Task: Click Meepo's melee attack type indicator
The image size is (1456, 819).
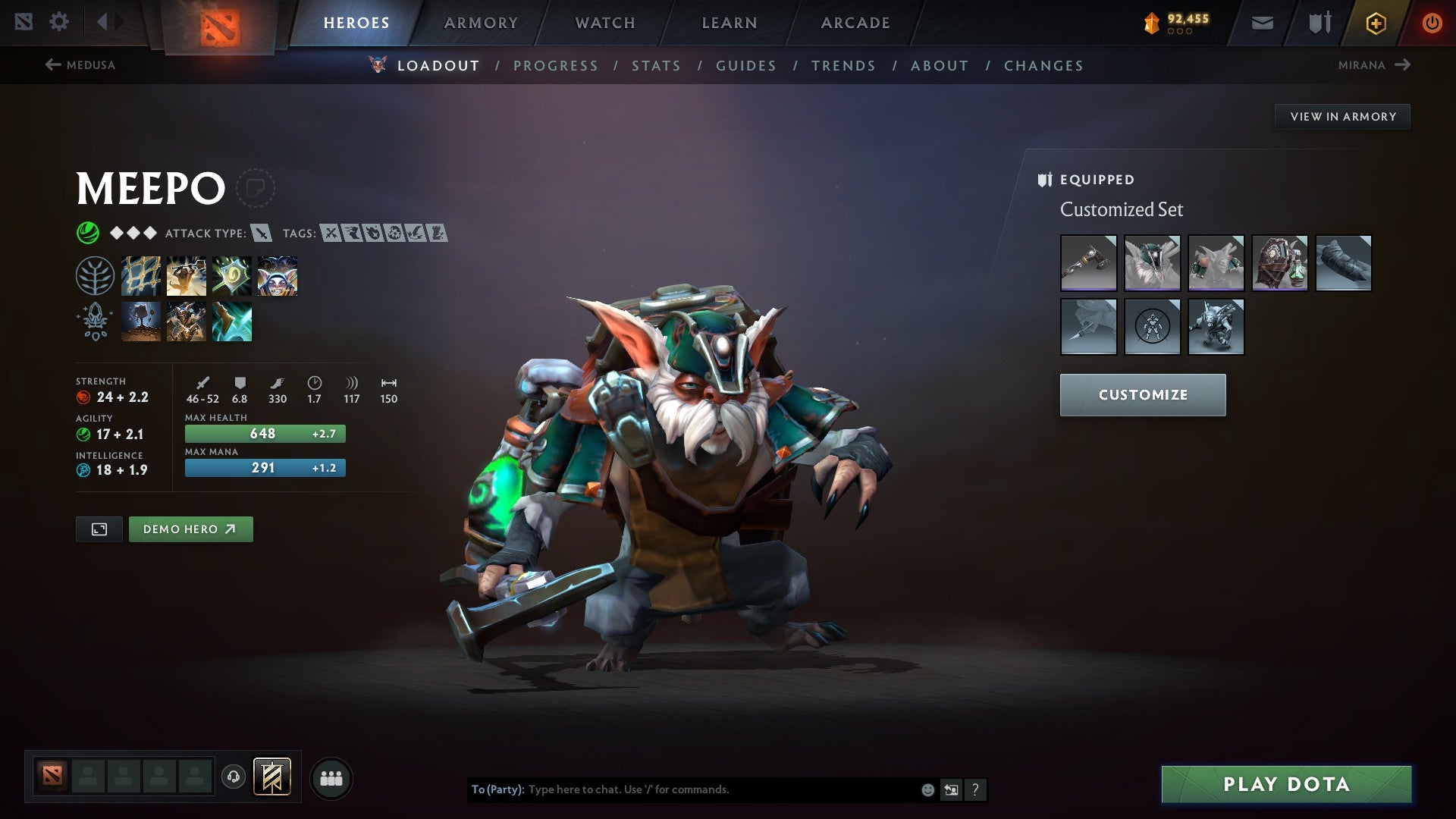Action: (262, 234)
